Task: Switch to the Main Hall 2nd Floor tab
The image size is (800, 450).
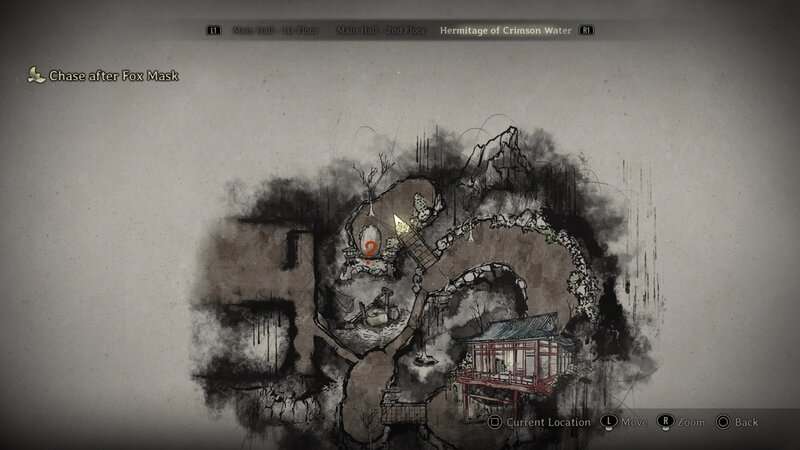Action: 380,30
